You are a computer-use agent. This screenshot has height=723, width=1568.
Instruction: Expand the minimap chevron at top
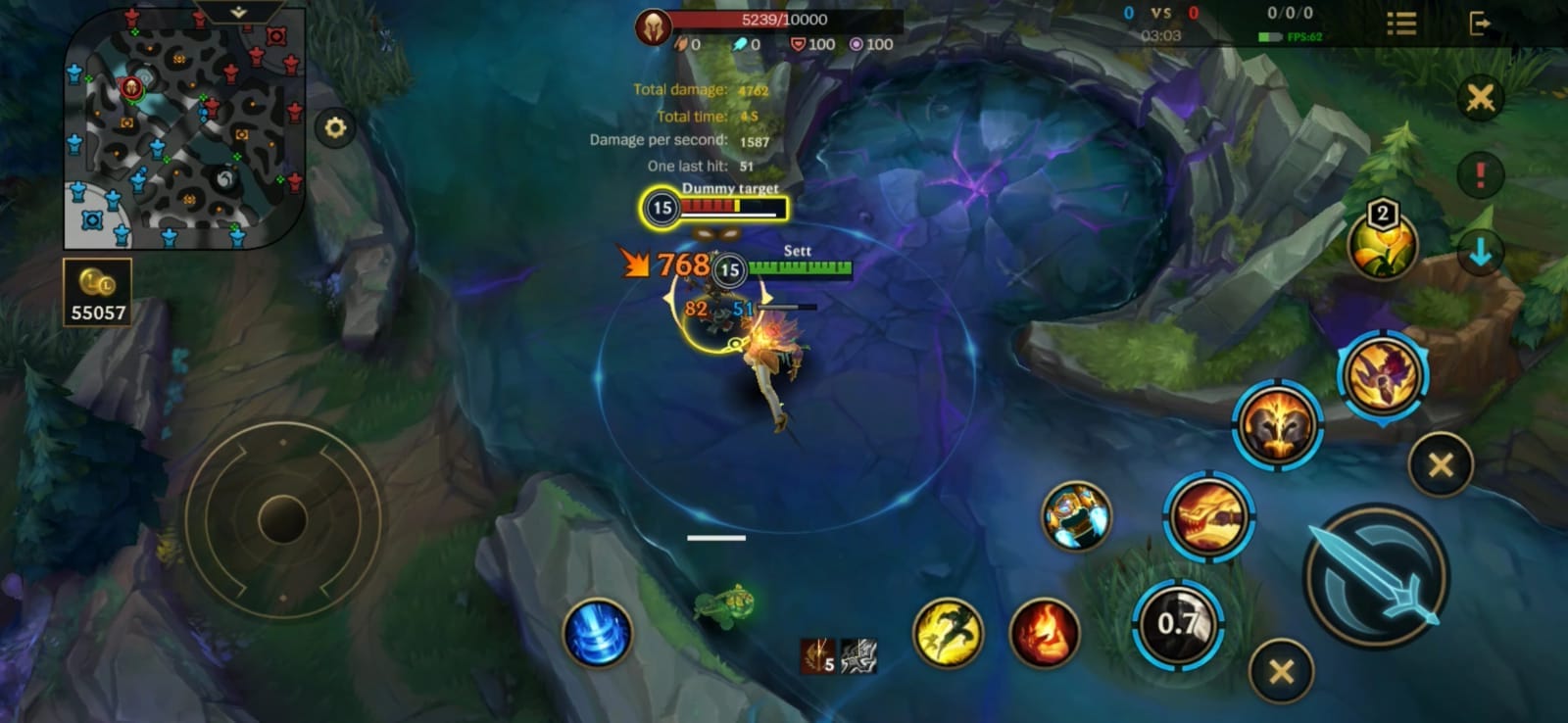tap(238, 12)
